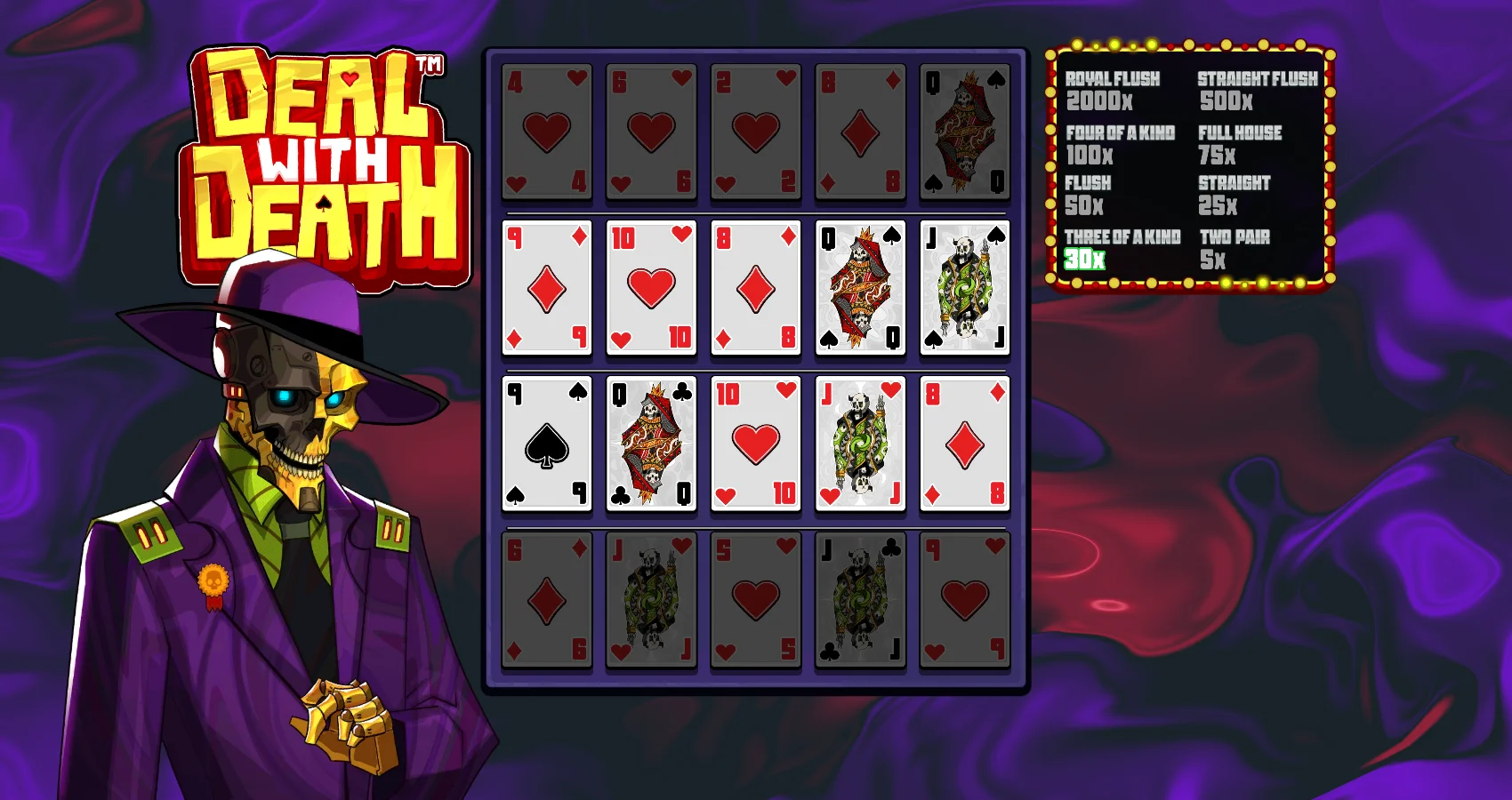The width and height of the screenshot is (1512, 800).
Task: Pick the six of hearts card
Action: point(651,132)
